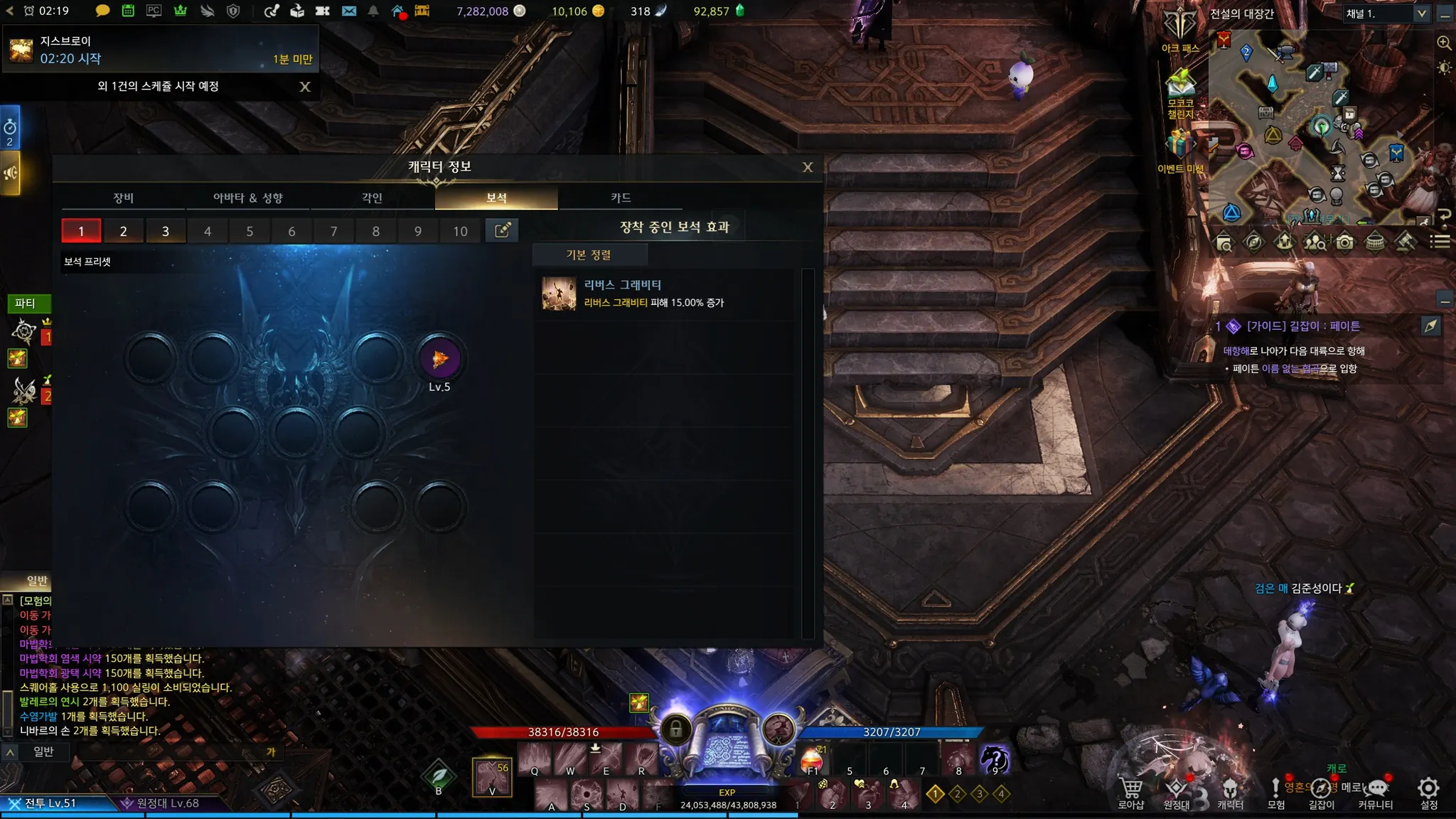Choose gem preset number 3

pyautogui.click(x=165, y=231)
